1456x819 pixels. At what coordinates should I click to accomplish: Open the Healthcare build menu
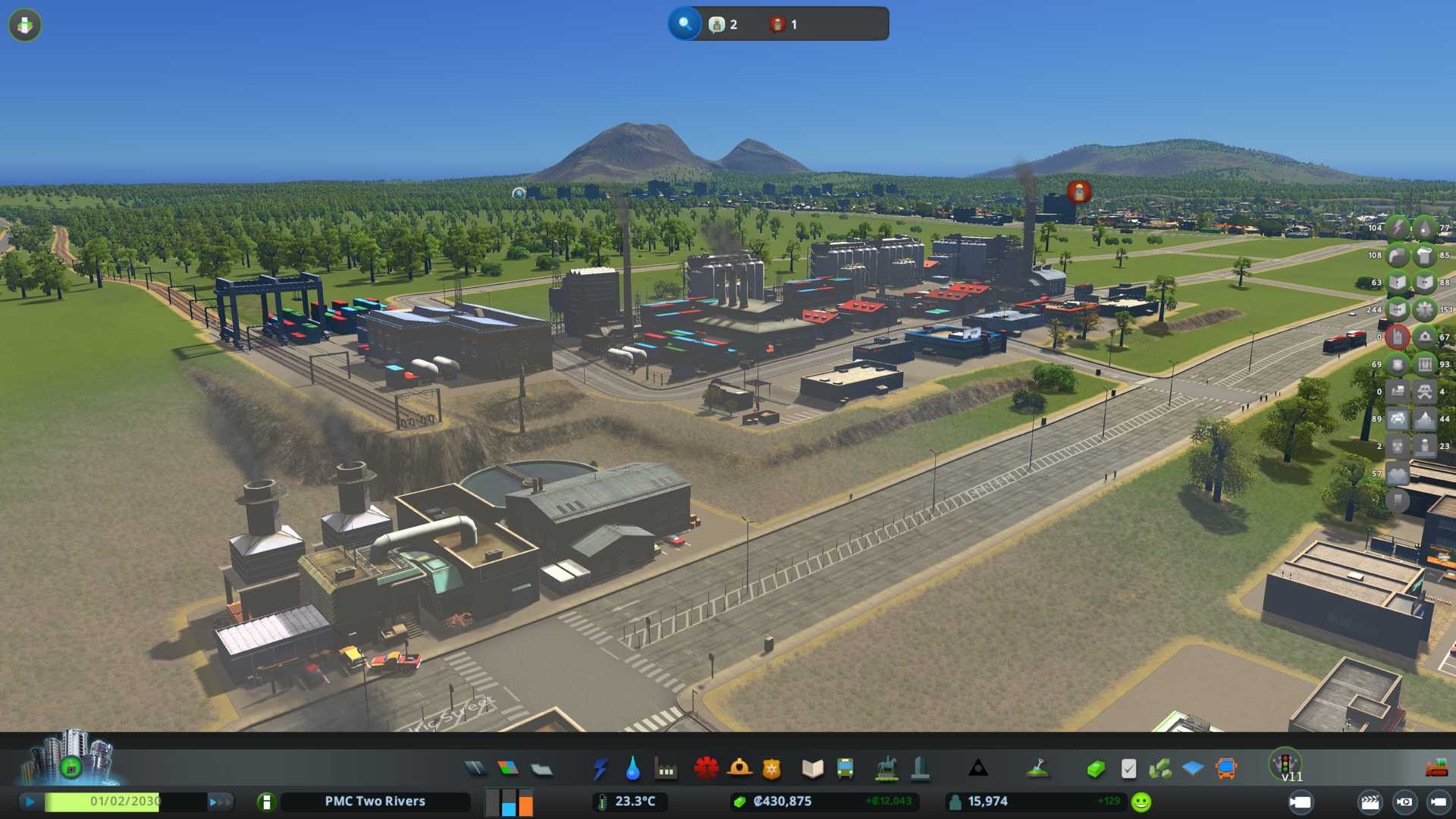coord(706,769)
